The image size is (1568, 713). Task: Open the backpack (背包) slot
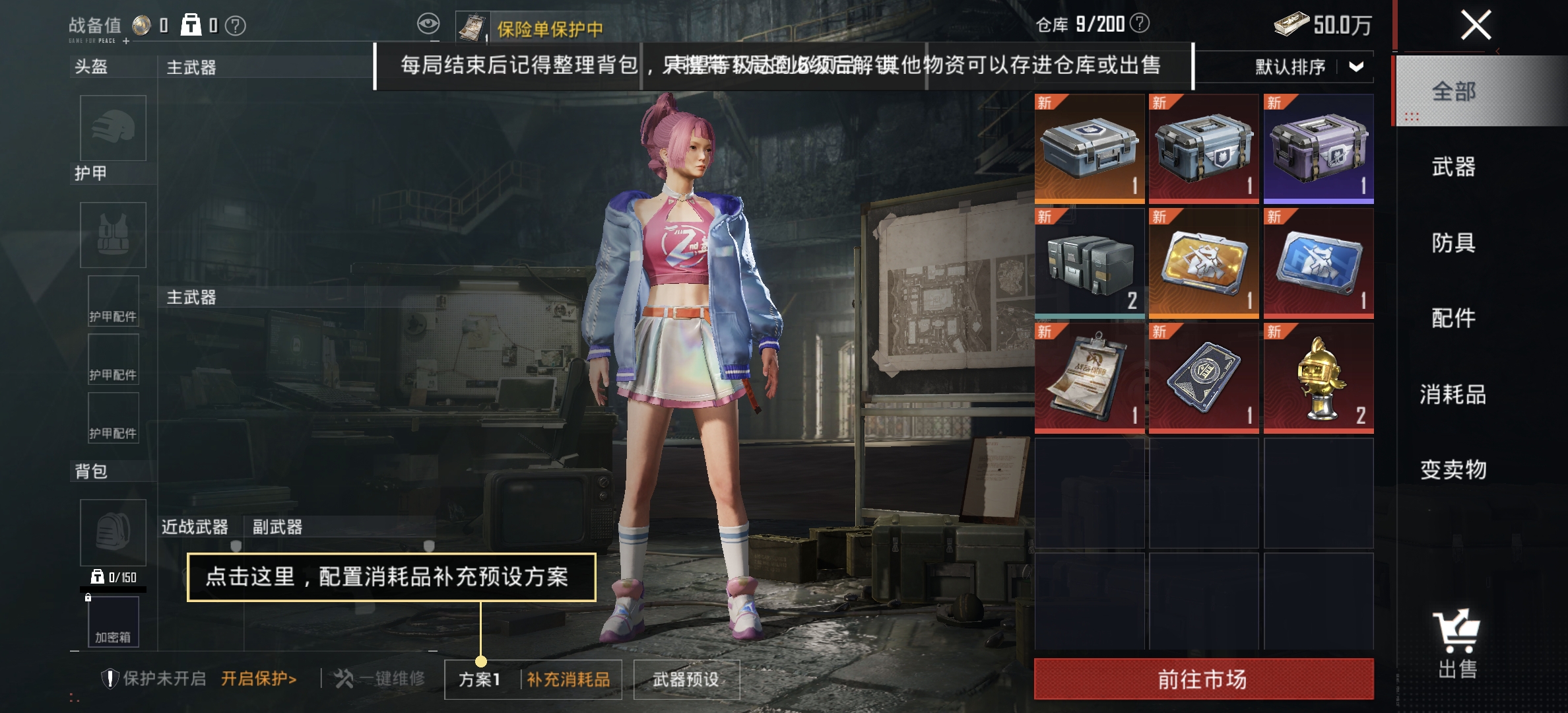click(x=112, y=531)
